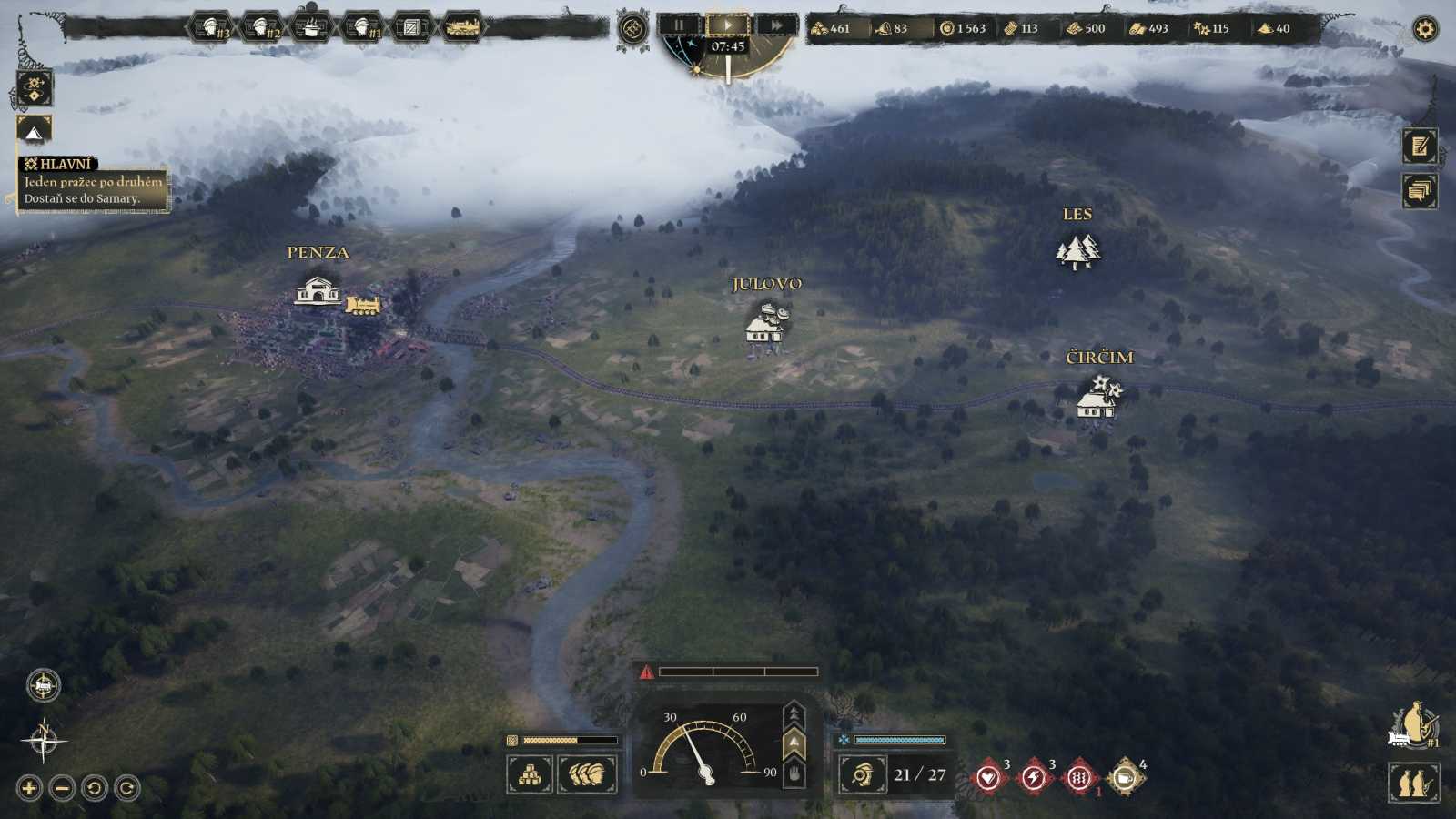The width and height of the screenshot is (1456, 819).
Task: Choose the Les forest location marker
Action: click(1077, 251)
